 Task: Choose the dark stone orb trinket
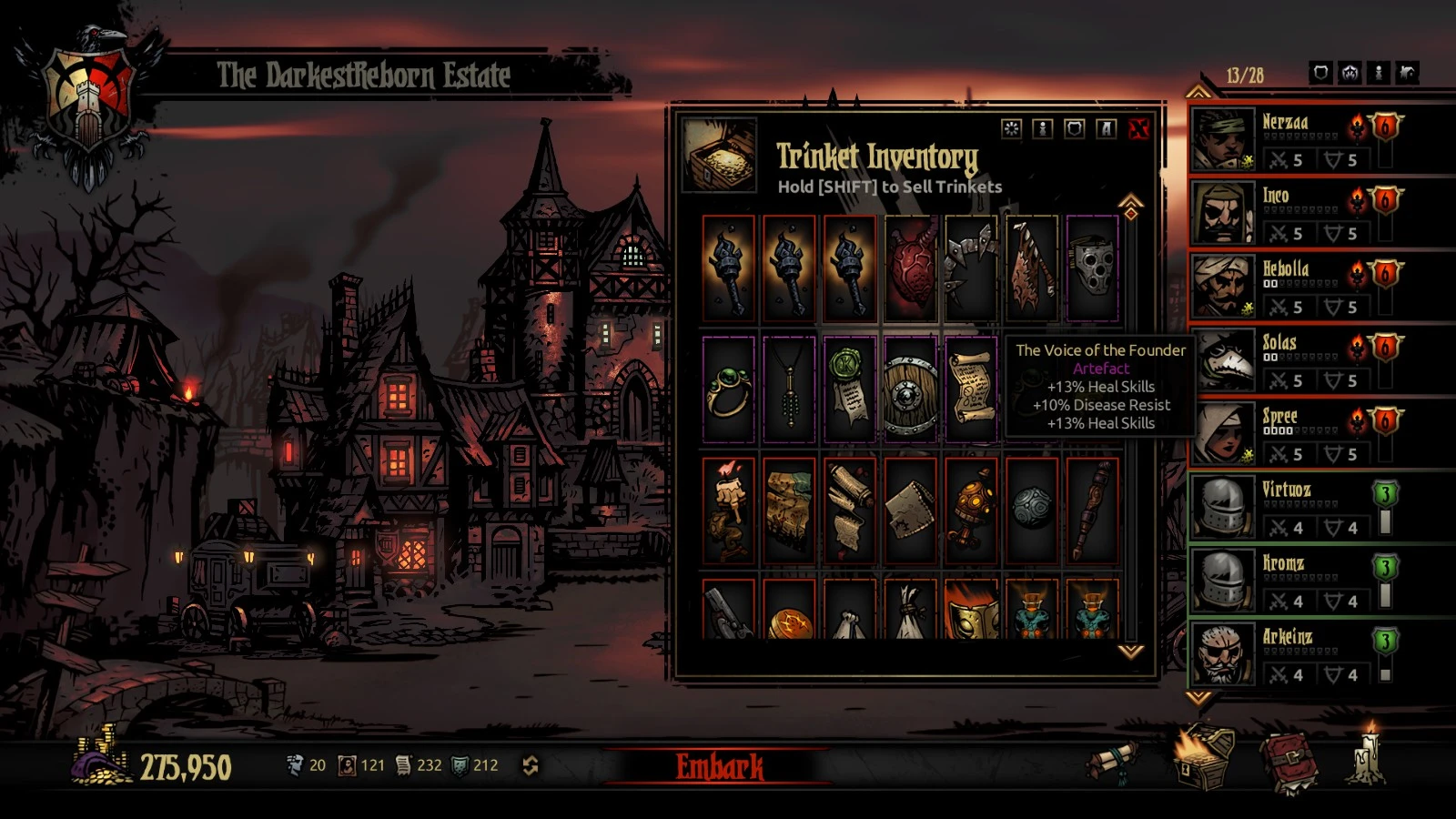click(1032, 511)
